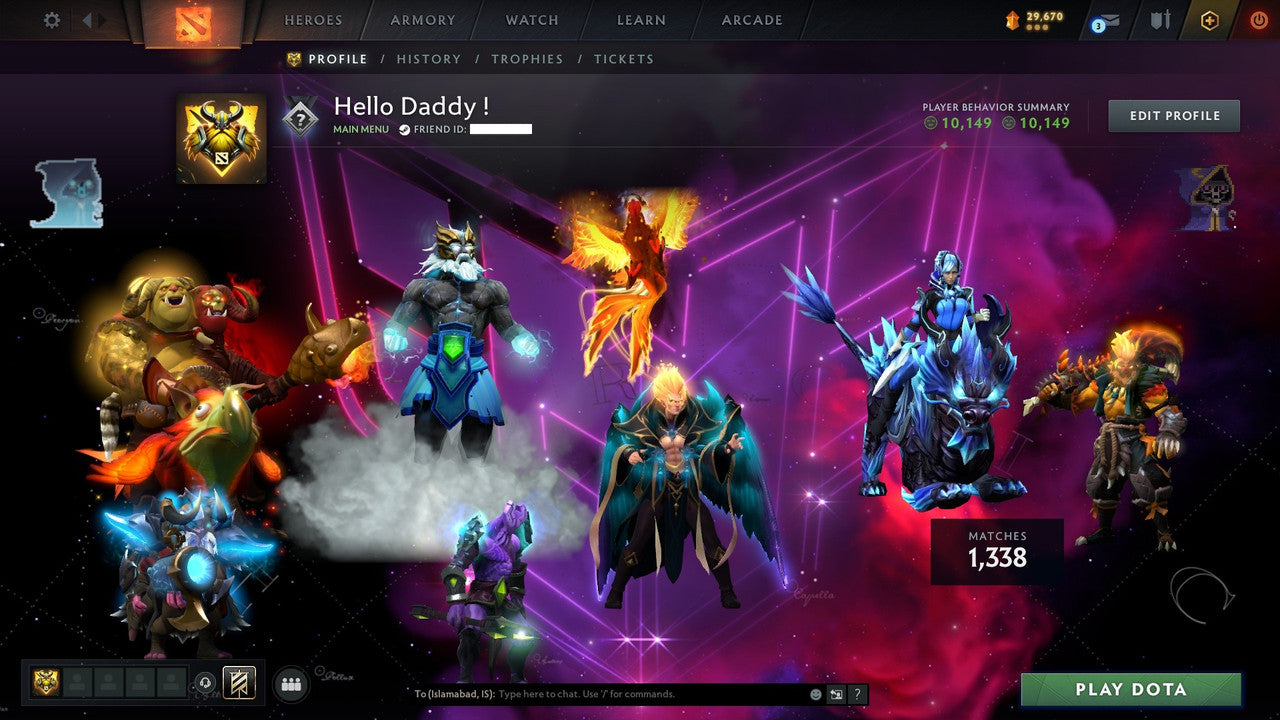The height and width of the screenshot is (720, 1280).
Task: Switch to the TROPHIES tab
Action: (528, 58)
